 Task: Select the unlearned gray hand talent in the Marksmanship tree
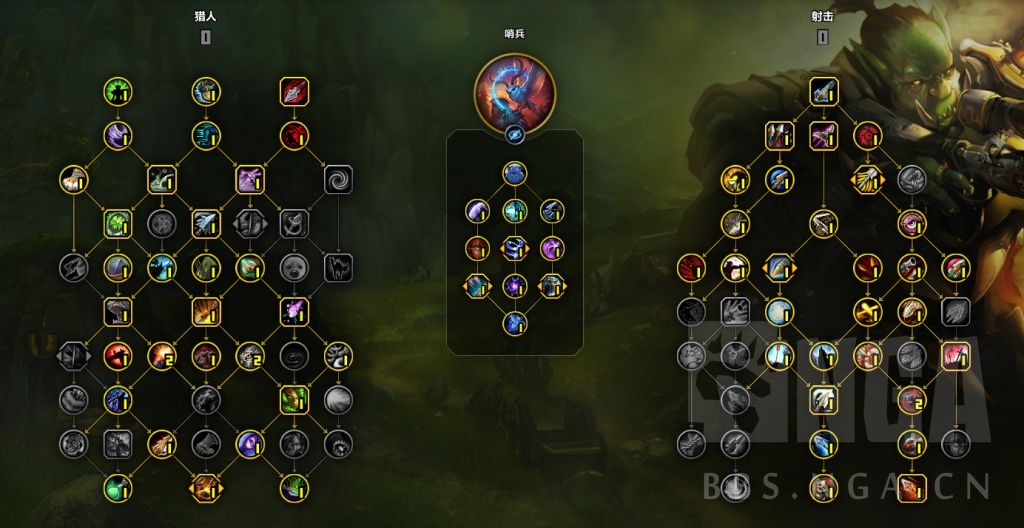click(734, 311)
